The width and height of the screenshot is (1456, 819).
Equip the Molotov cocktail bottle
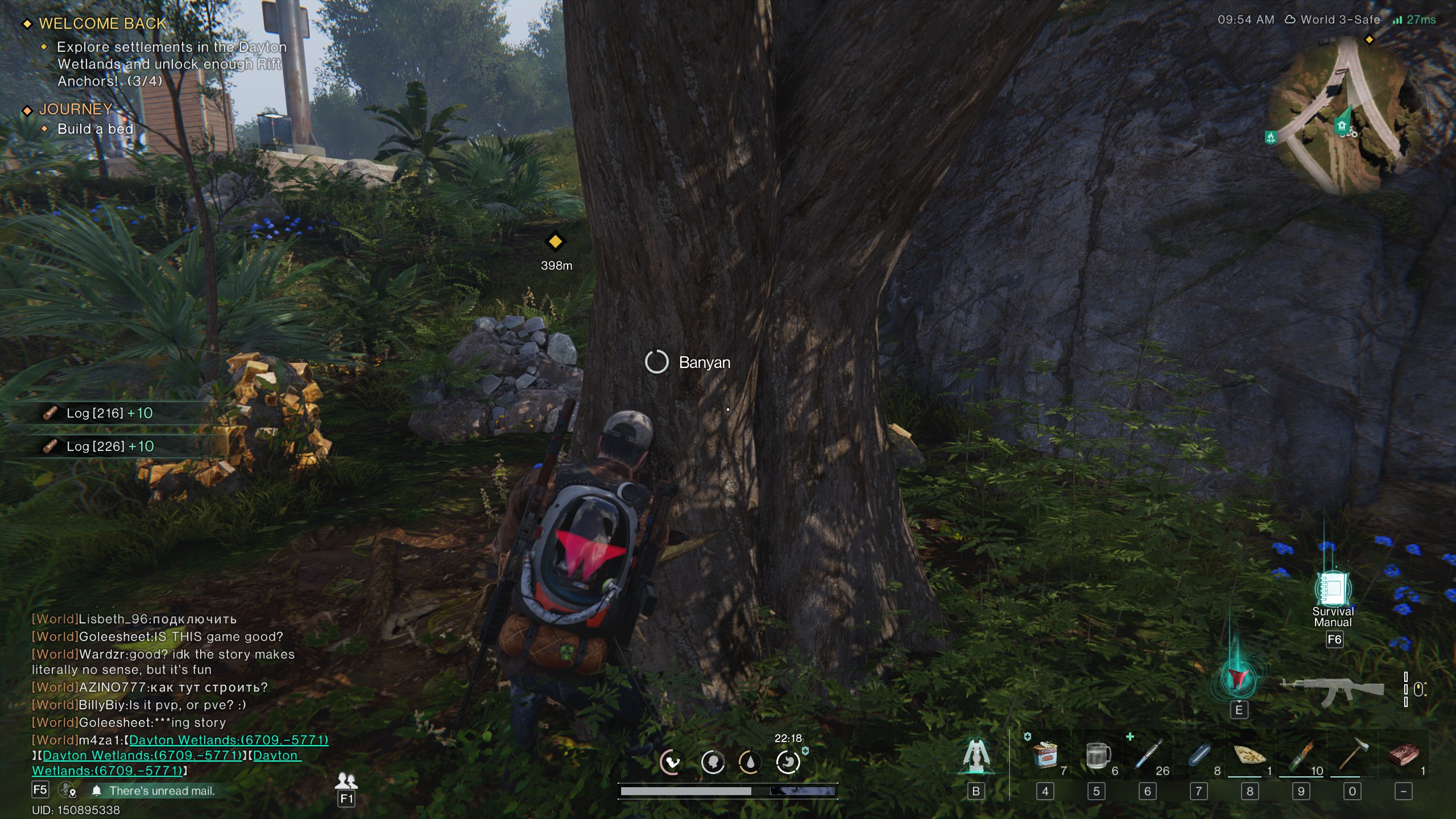[1301, 756]
